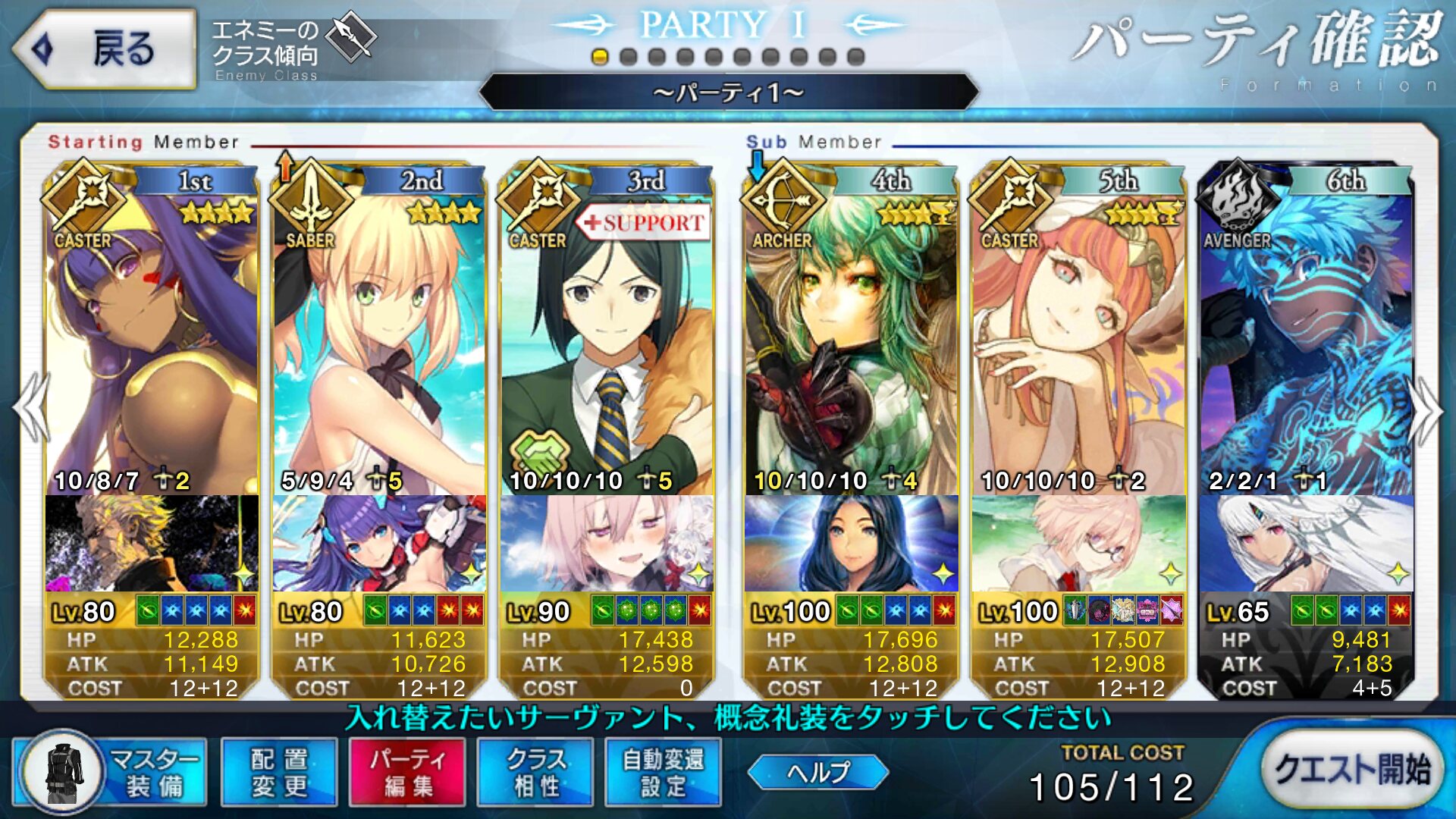This screenshot has width=1456, height=819.
Task: Change the Archer's blue-haired craft essence
Action: point(851,543)
